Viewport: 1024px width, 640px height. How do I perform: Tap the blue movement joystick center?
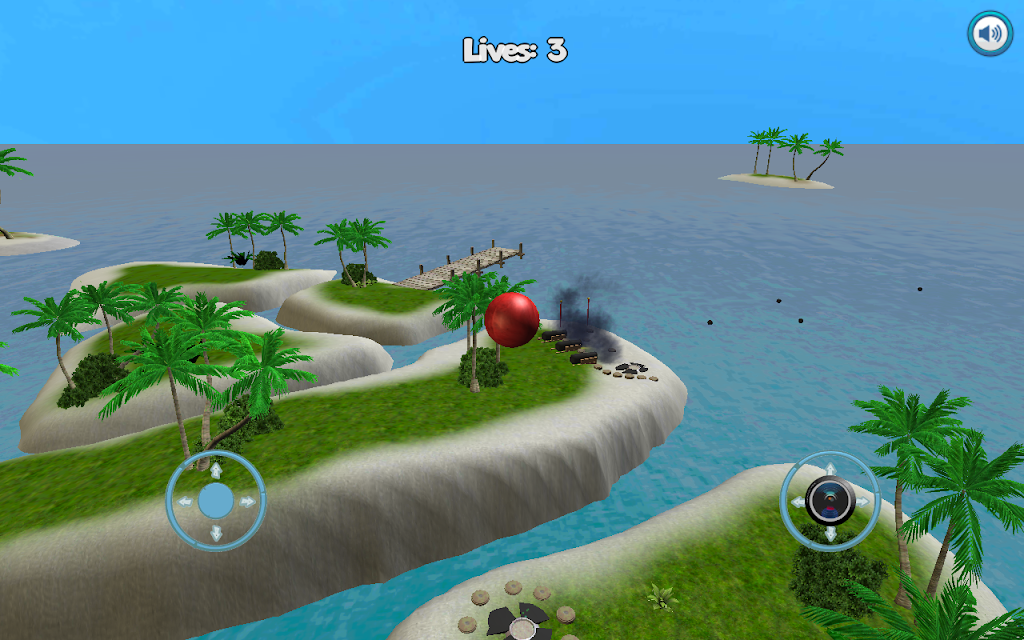coord(216,500)
